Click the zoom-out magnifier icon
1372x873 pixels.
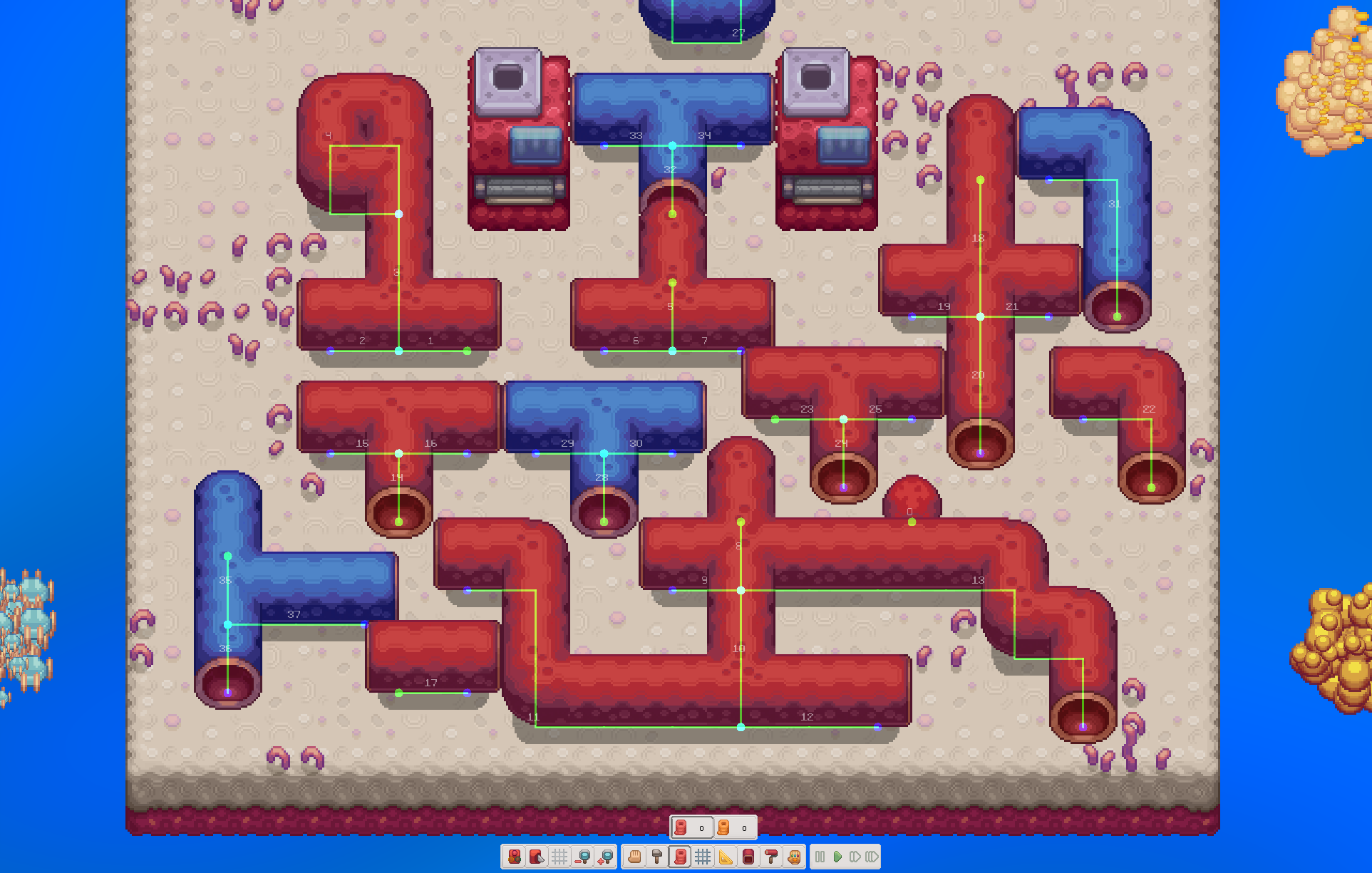(582, 857)
